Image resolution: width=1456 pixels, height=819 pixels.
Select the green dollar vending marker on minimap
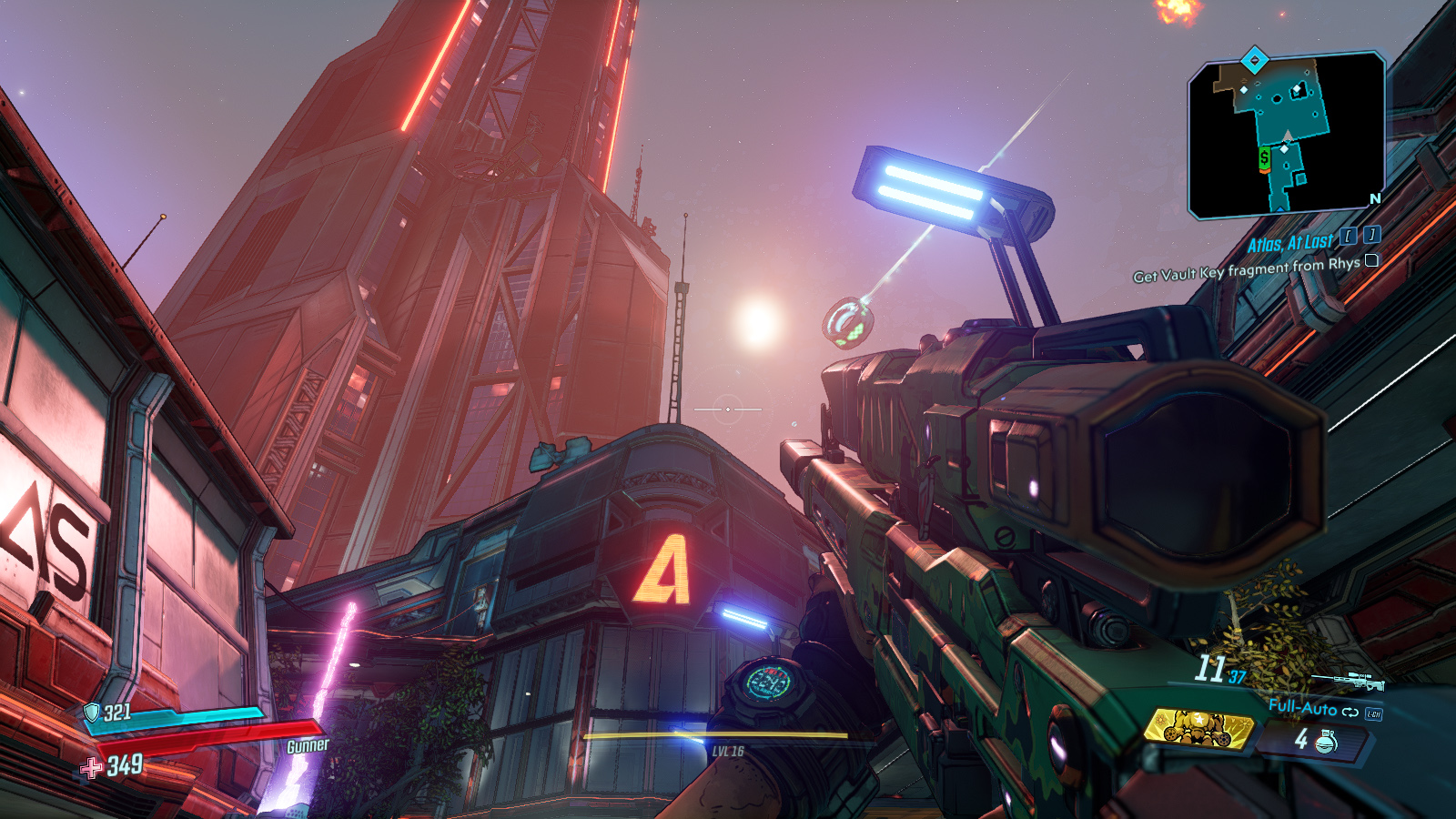point(1264,158)
